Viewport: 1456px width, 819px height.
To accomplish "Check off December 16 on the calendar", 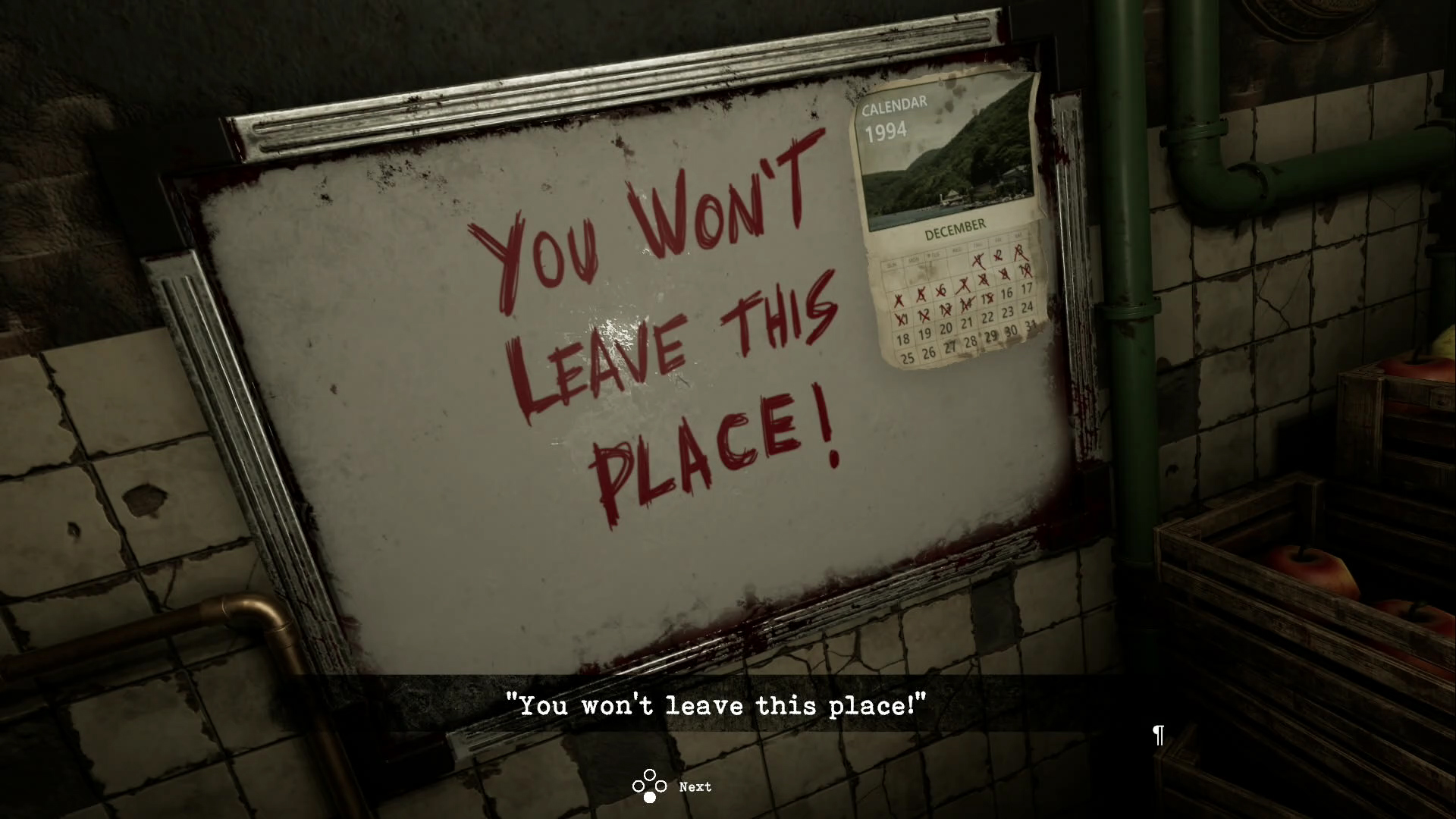I will [1008, 291].
